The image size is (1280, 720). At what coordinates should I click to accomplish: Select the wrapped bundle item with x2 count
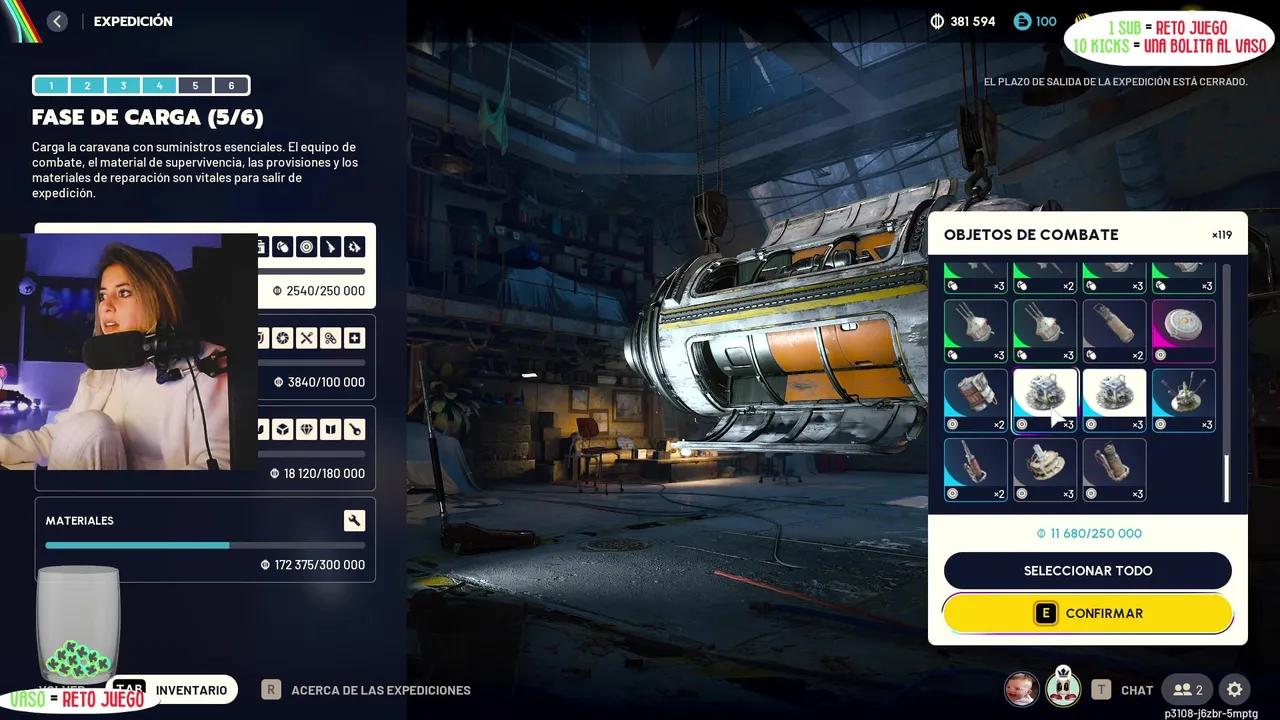(x=976, y=400)
